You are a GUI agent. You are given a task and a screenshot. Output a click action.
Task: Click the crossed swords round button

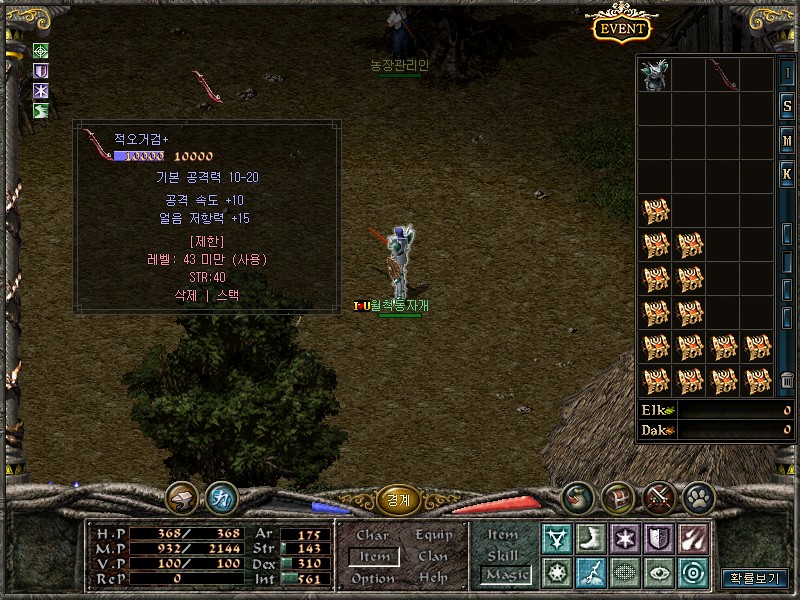pos(658,497)
